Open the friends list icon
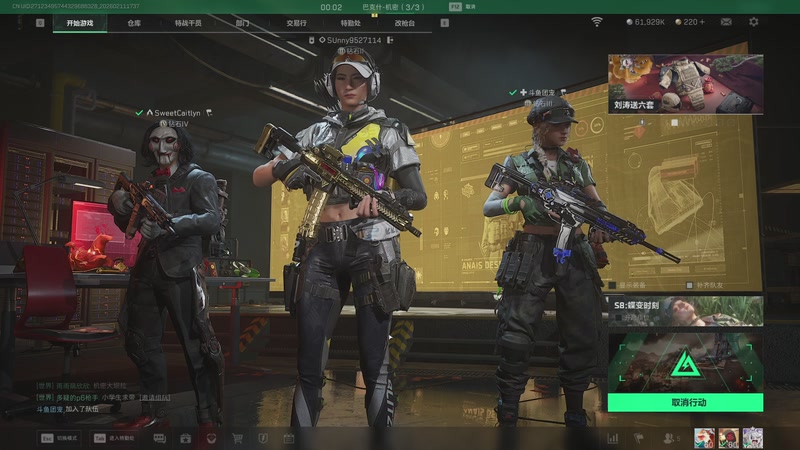This screenshot has width=800, height=450. 668,438
